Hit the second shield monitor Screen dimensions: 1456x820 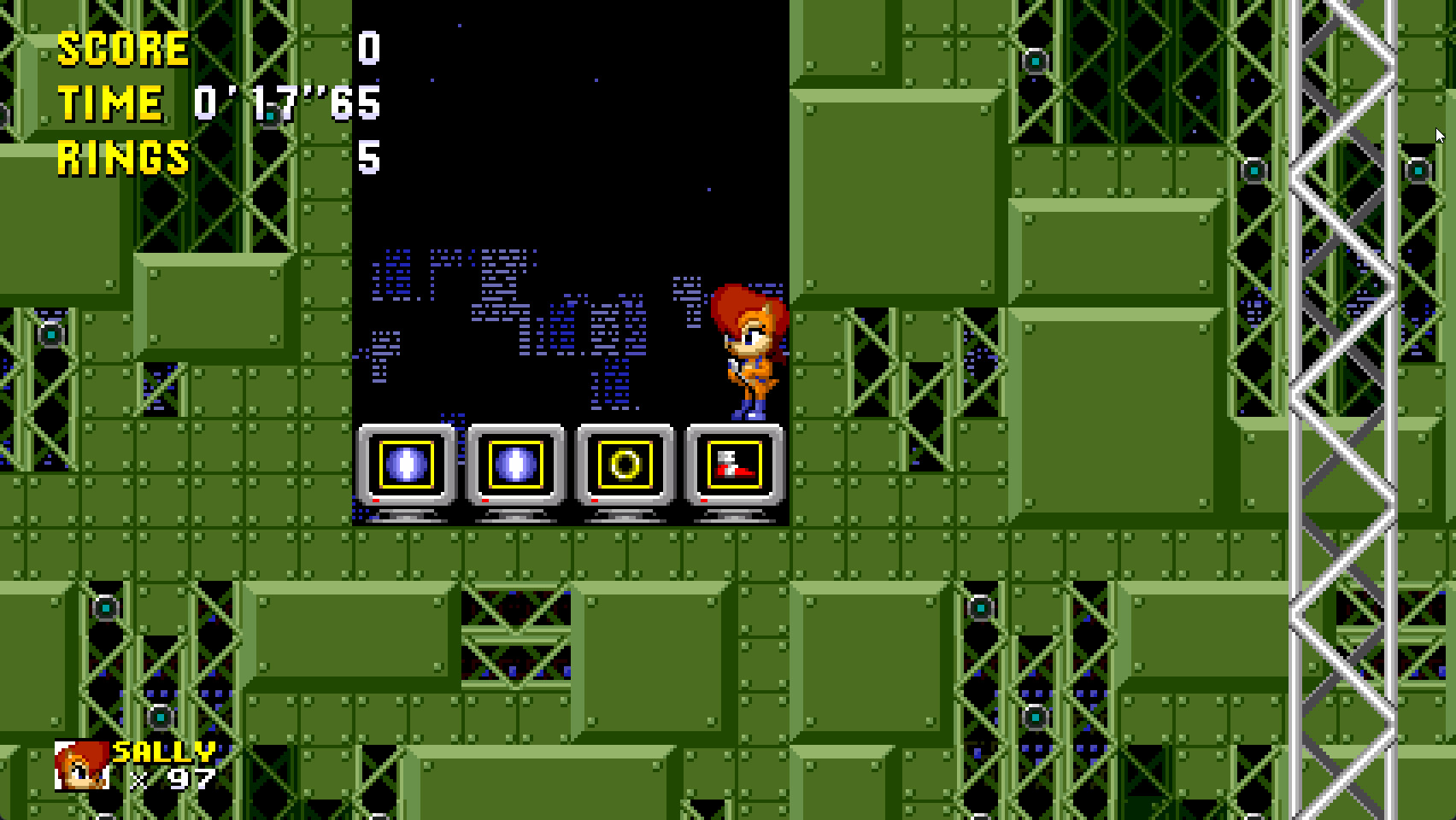tap(514, 464)
